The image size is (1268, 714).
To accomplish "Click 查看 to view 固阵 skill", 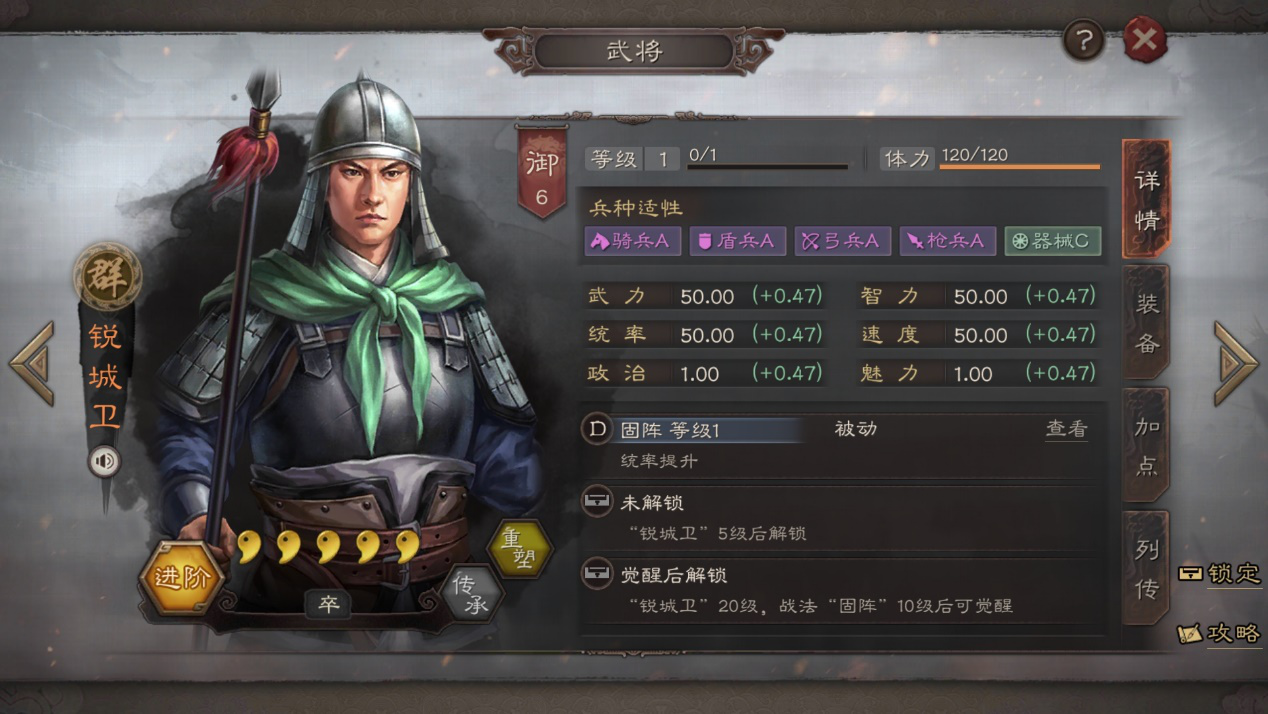I will 1066,429.
